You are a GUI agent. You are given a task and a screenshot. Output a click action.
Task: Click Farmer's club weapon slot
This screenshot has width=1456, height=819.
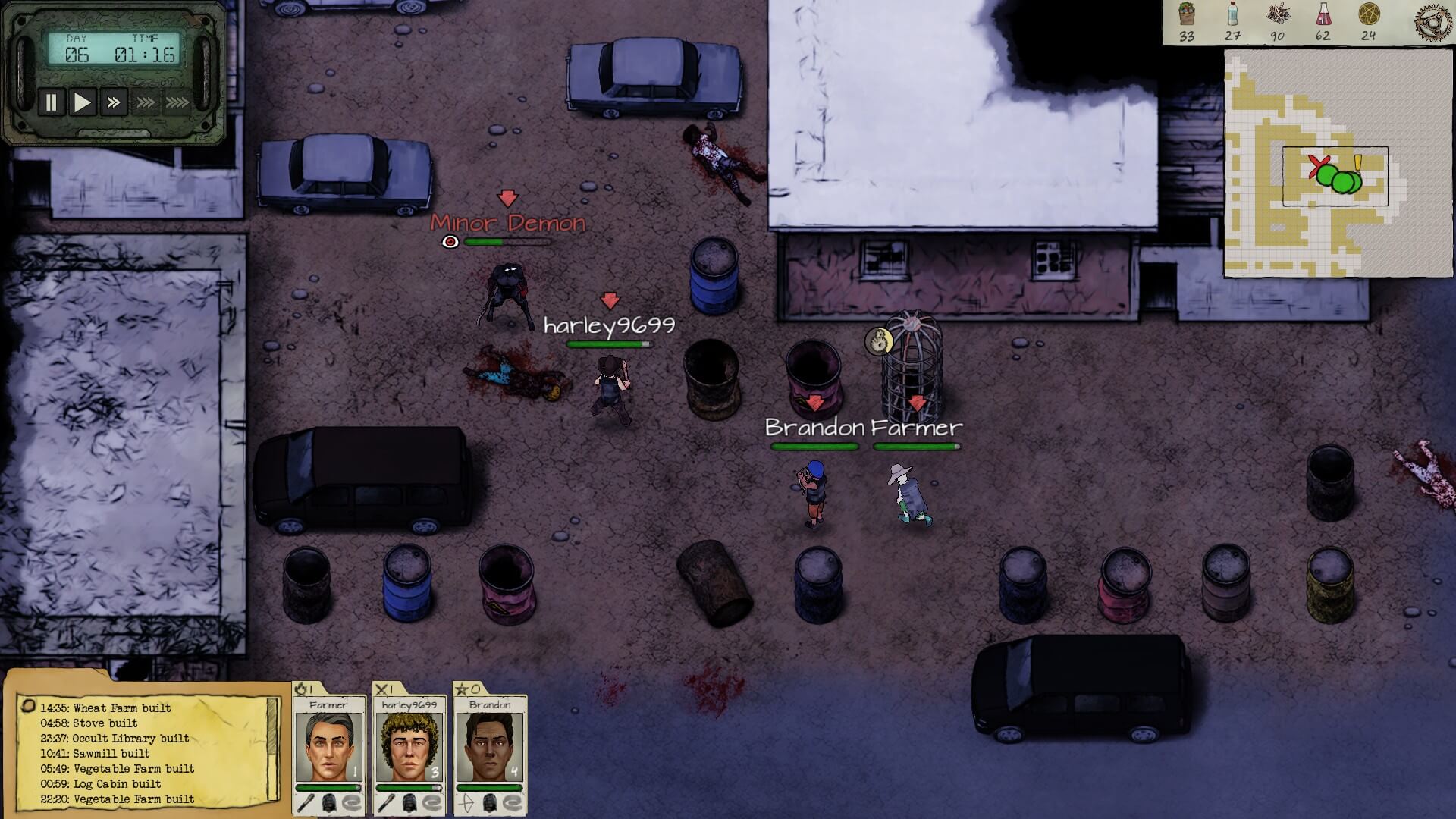(x=306, y=803)
